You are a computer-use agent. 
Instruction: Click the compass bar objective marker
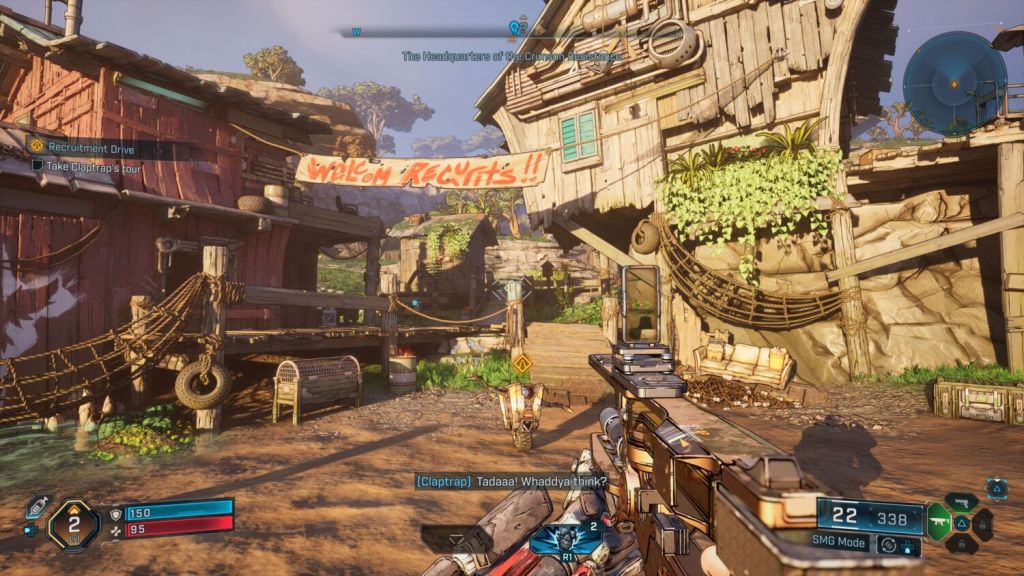tap(516, 29)
